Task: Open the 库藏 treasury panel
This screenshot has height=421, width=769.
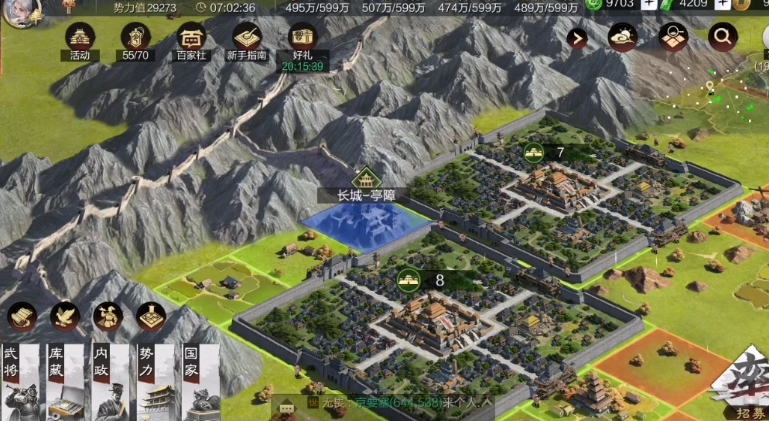Action: [x=63, y=380]
